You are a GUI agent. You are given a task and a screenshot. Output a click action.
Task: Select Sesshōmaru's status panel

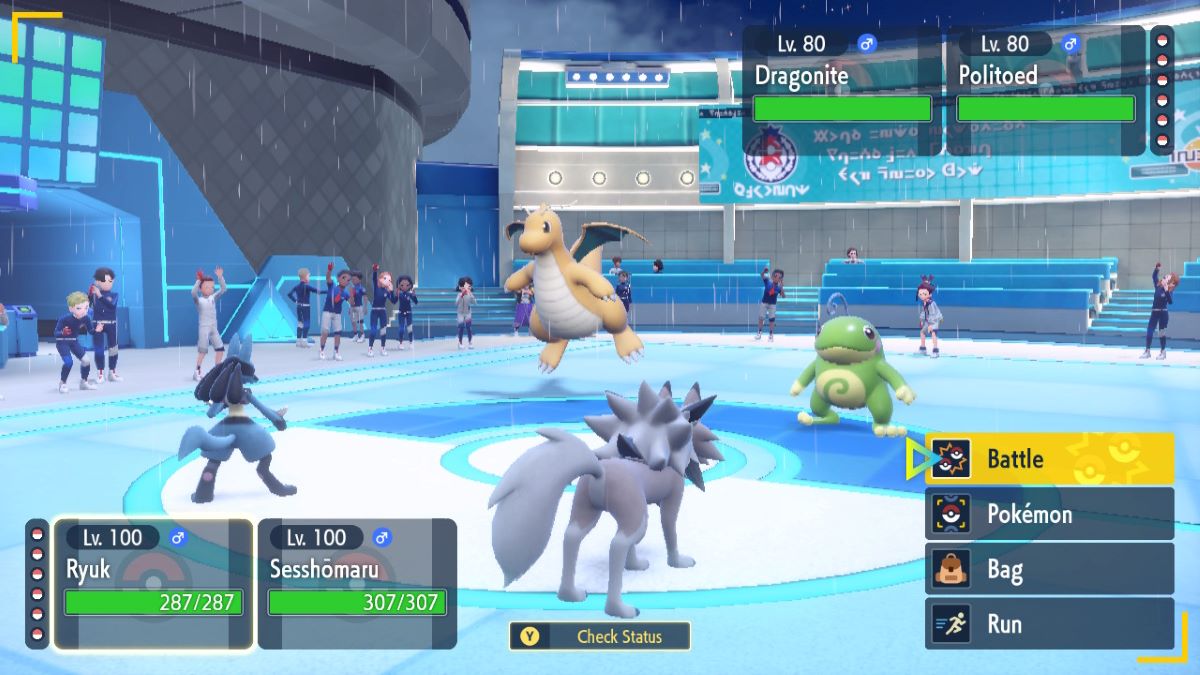(x=357, y=583)
